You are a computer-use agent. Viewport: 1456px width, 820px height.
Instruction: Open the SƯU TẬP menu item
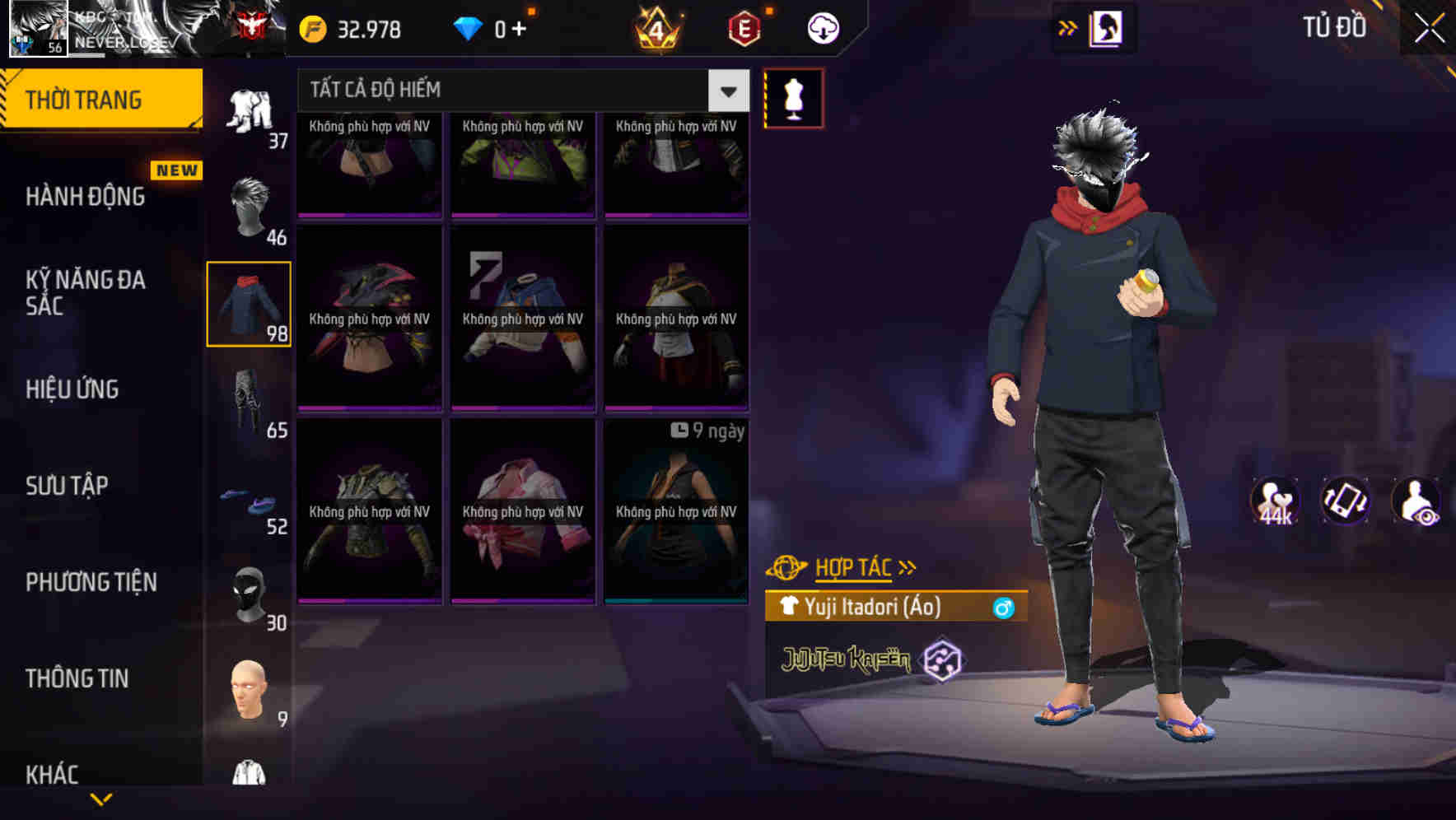(68, 486)
